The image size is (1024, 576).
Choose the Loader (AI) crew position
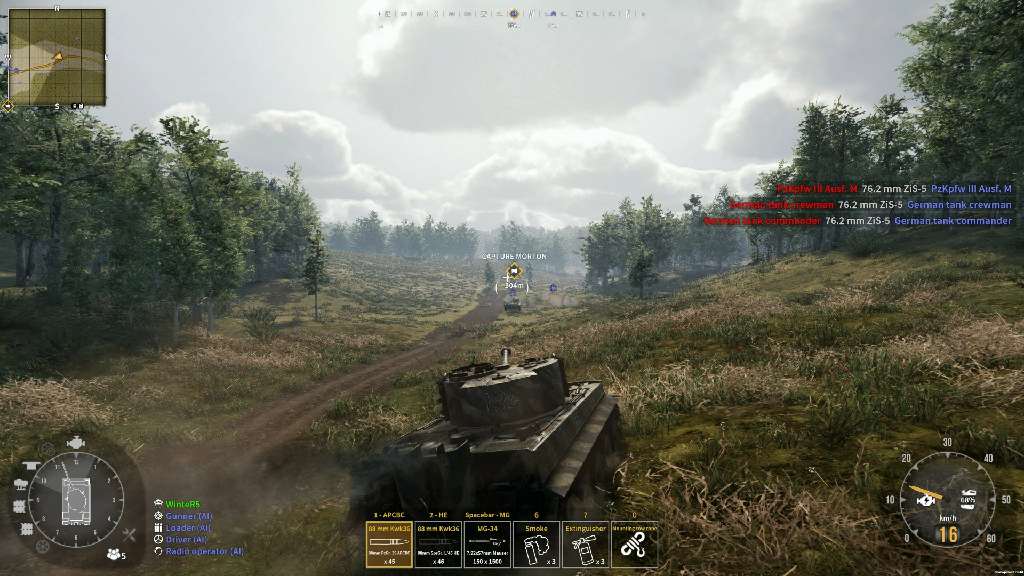point(188,528)
